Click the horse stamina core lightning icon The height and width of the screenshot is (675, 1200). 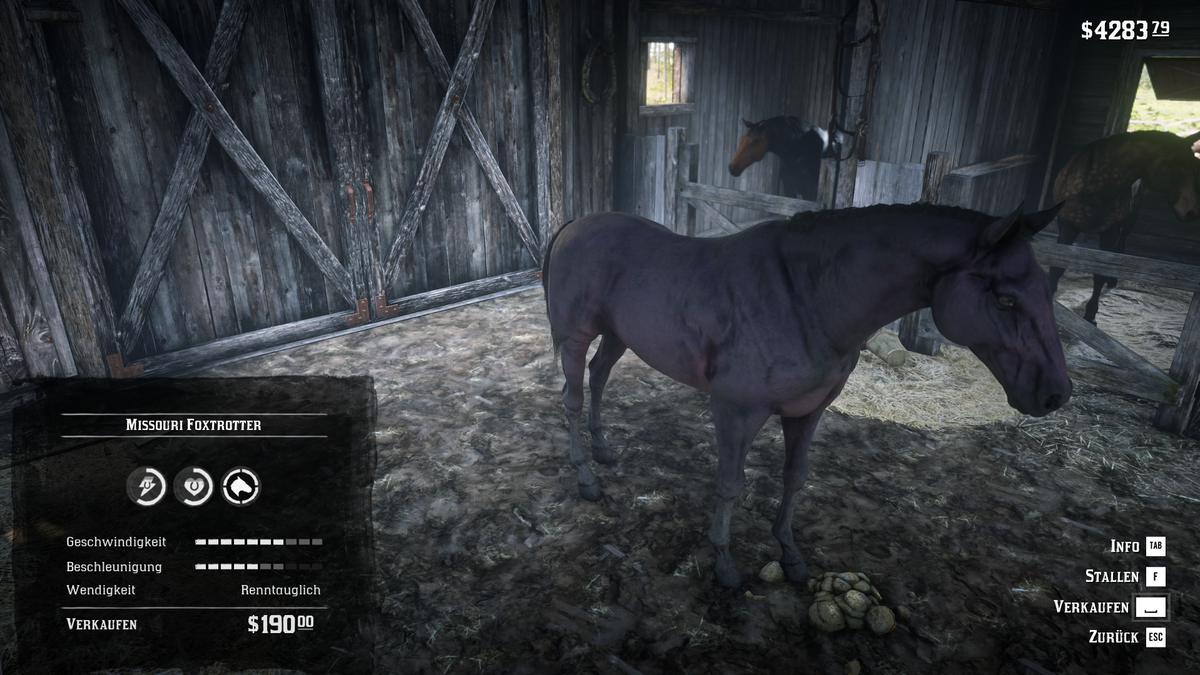tap(146, 487)
